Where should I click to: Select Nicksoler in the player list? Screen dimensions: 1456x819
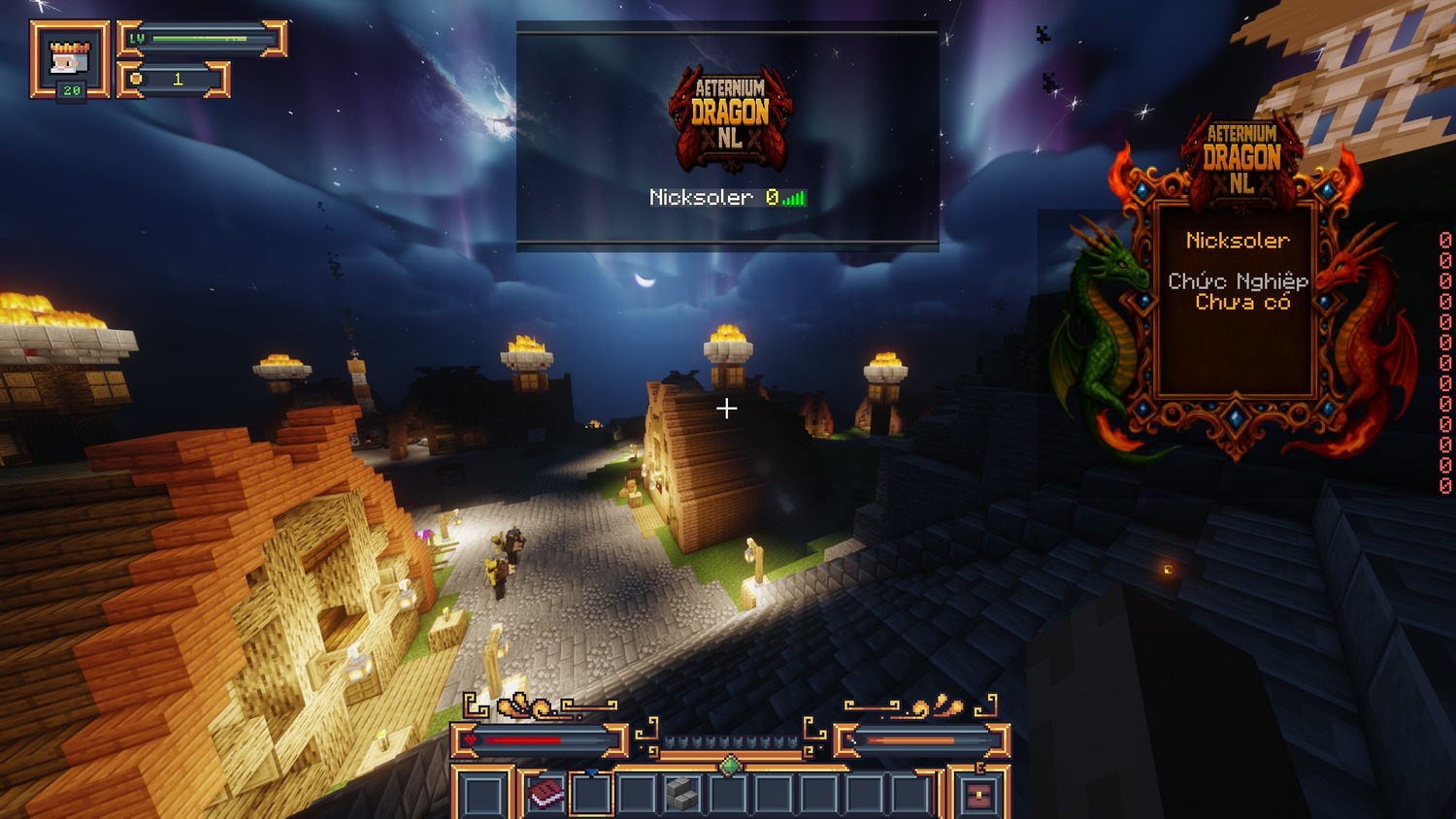coord(701,197)
